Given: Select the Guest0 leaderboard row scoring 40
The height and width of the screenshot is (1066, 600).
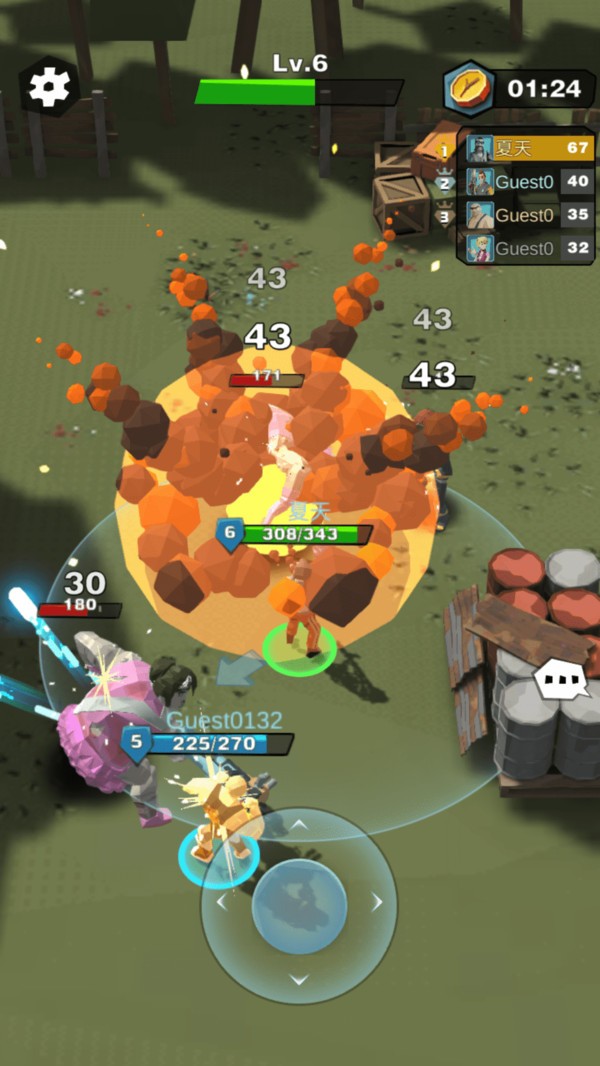Looking at the screenshot, I should [x=529, y=182].
